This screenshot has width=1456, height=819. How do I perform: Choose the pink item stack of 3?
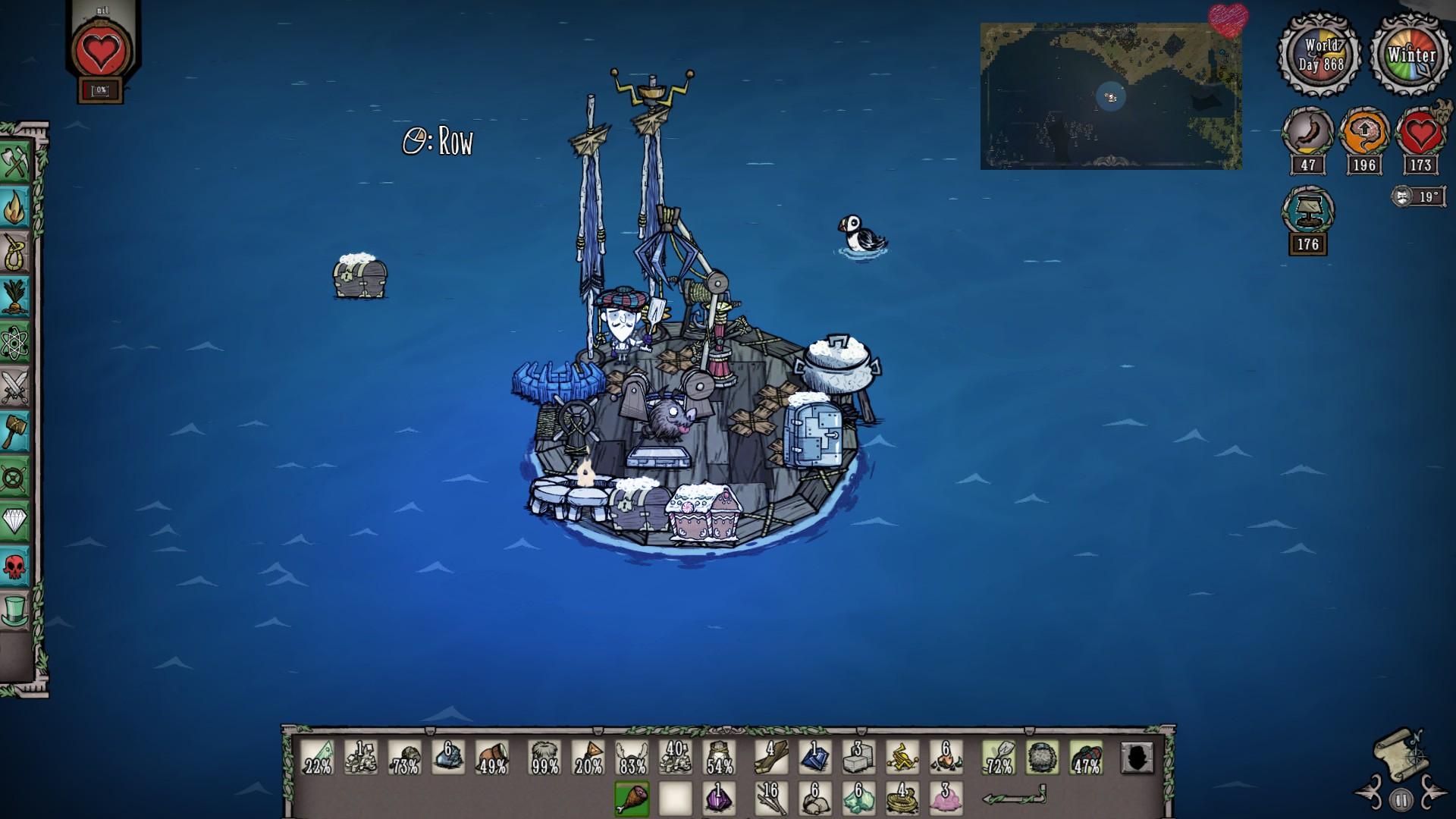(946, 799)
